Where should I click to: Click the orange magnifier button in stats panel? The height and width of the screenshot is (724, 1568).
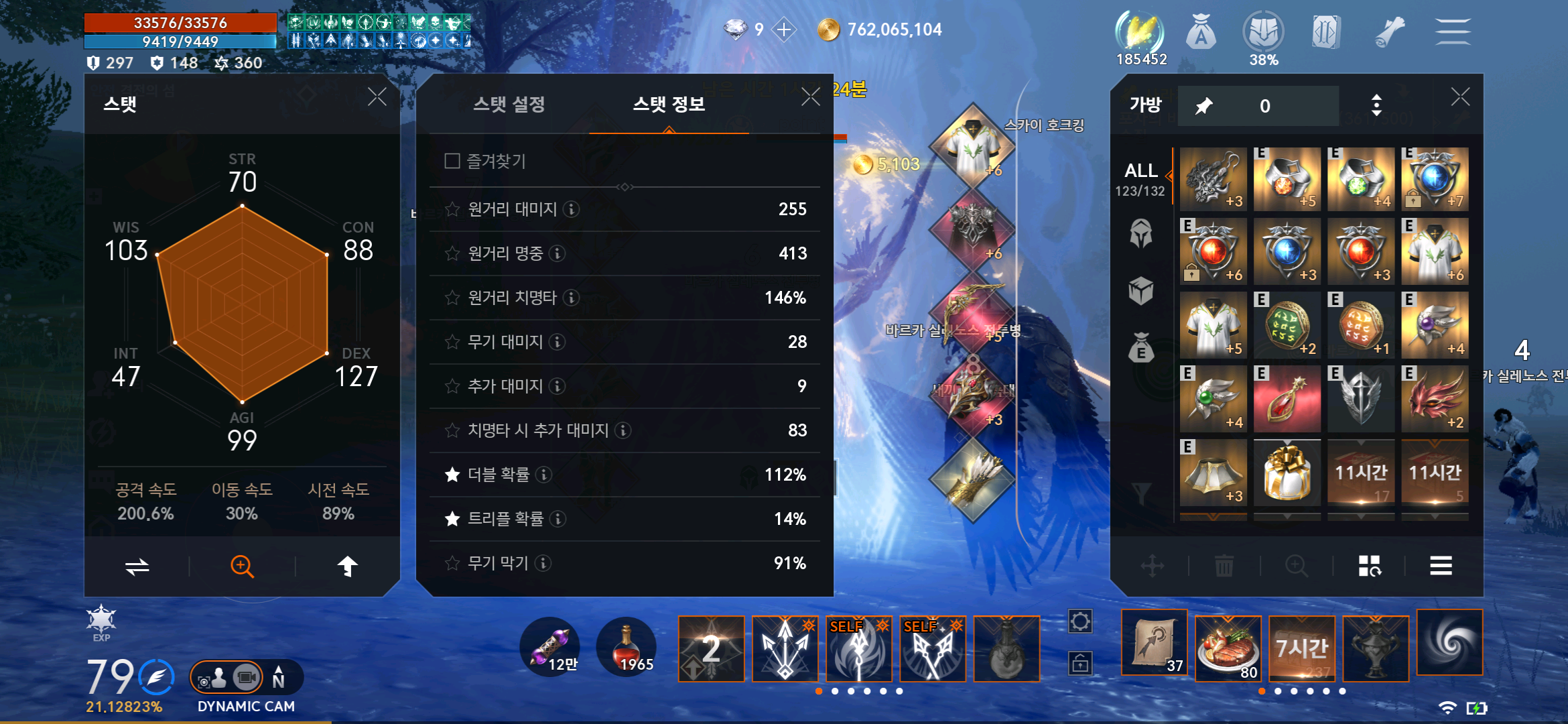click(242, 566)
